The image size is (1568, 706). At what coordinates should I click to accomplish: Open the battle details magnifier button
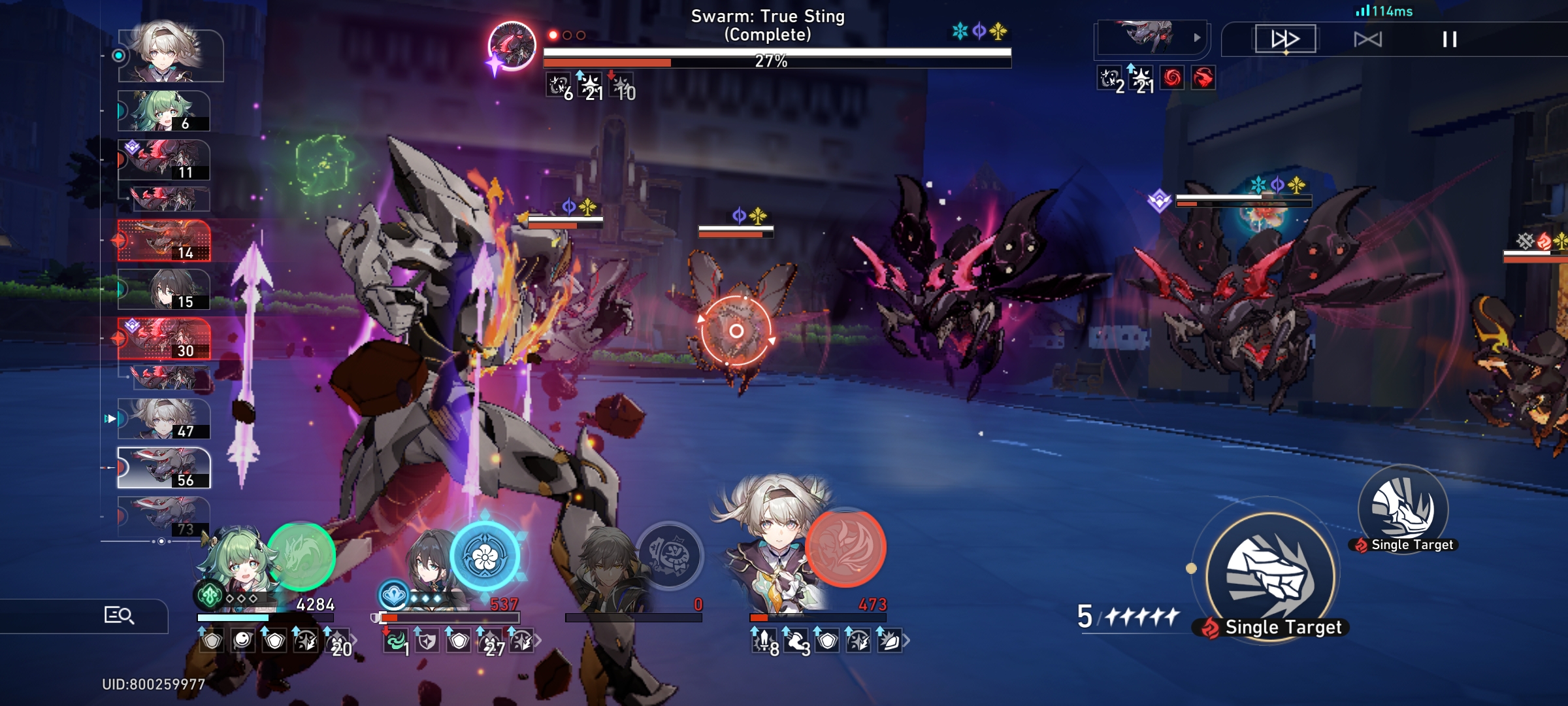tap(119, 615)
